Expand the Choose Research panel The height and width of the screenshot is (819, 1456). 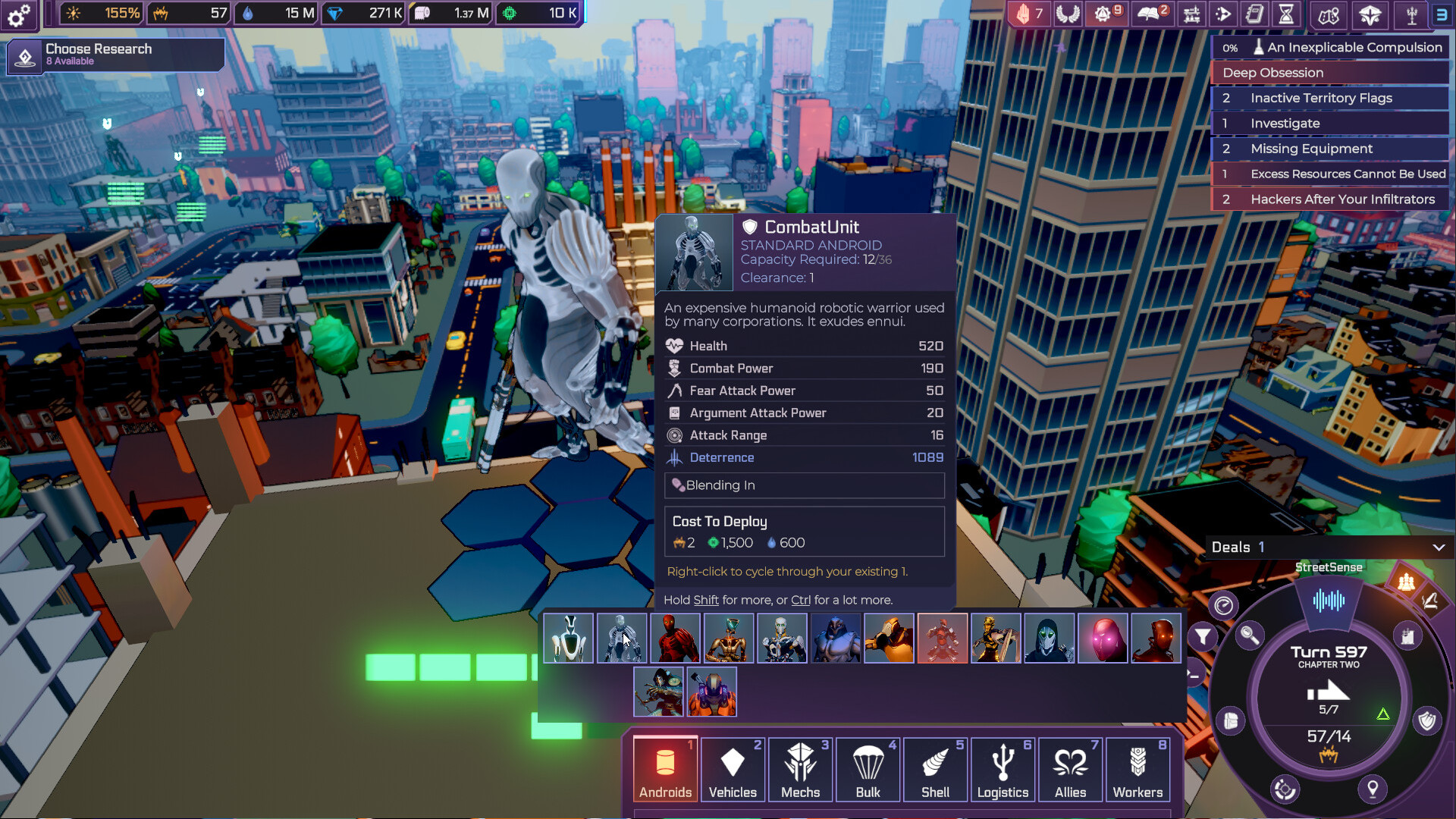[x=114, y=55]
